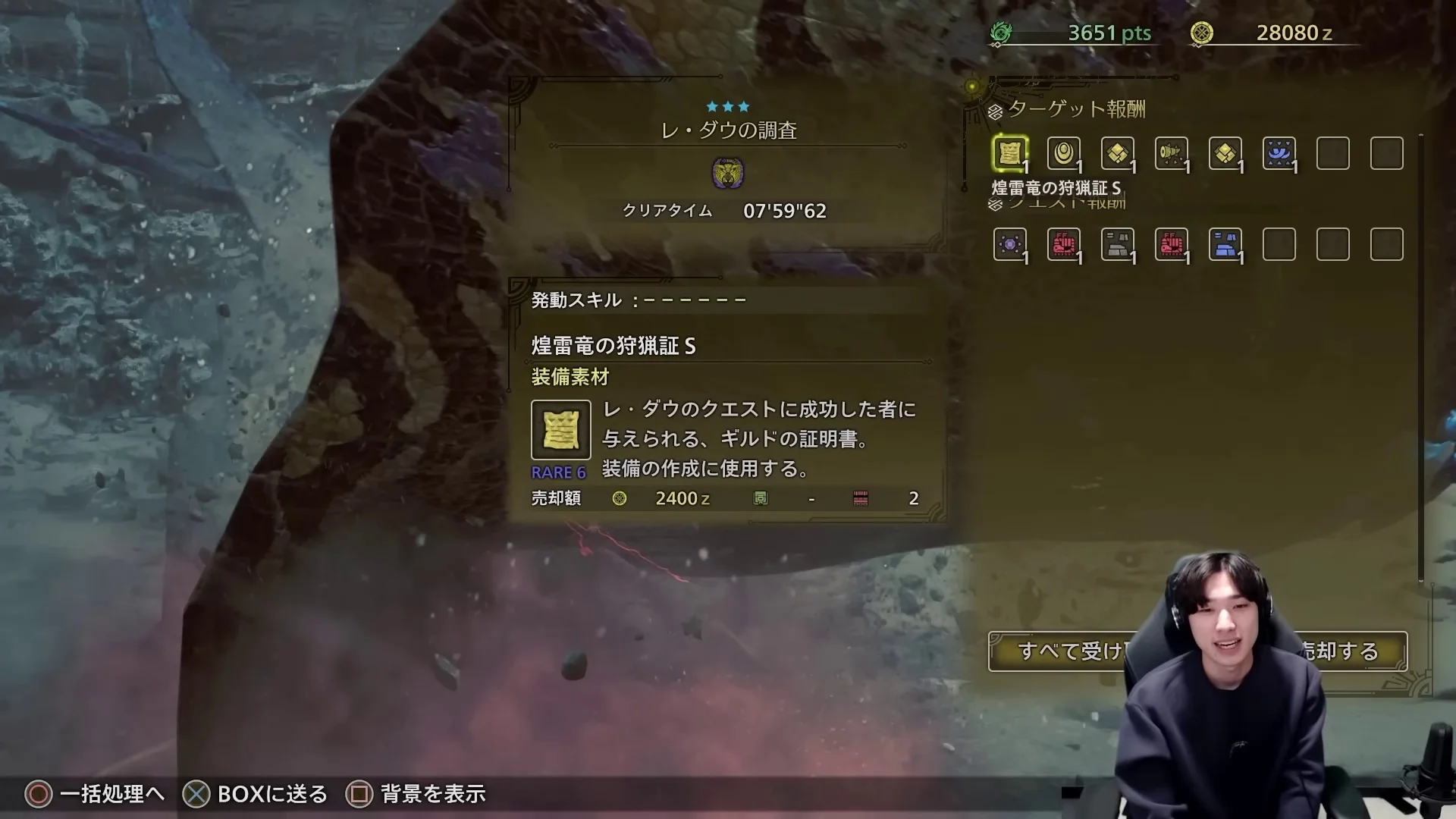
Task: Select the highlighted 煌雷竜の狩猟証S certificate icon
Action: [x=1009, y=152]
